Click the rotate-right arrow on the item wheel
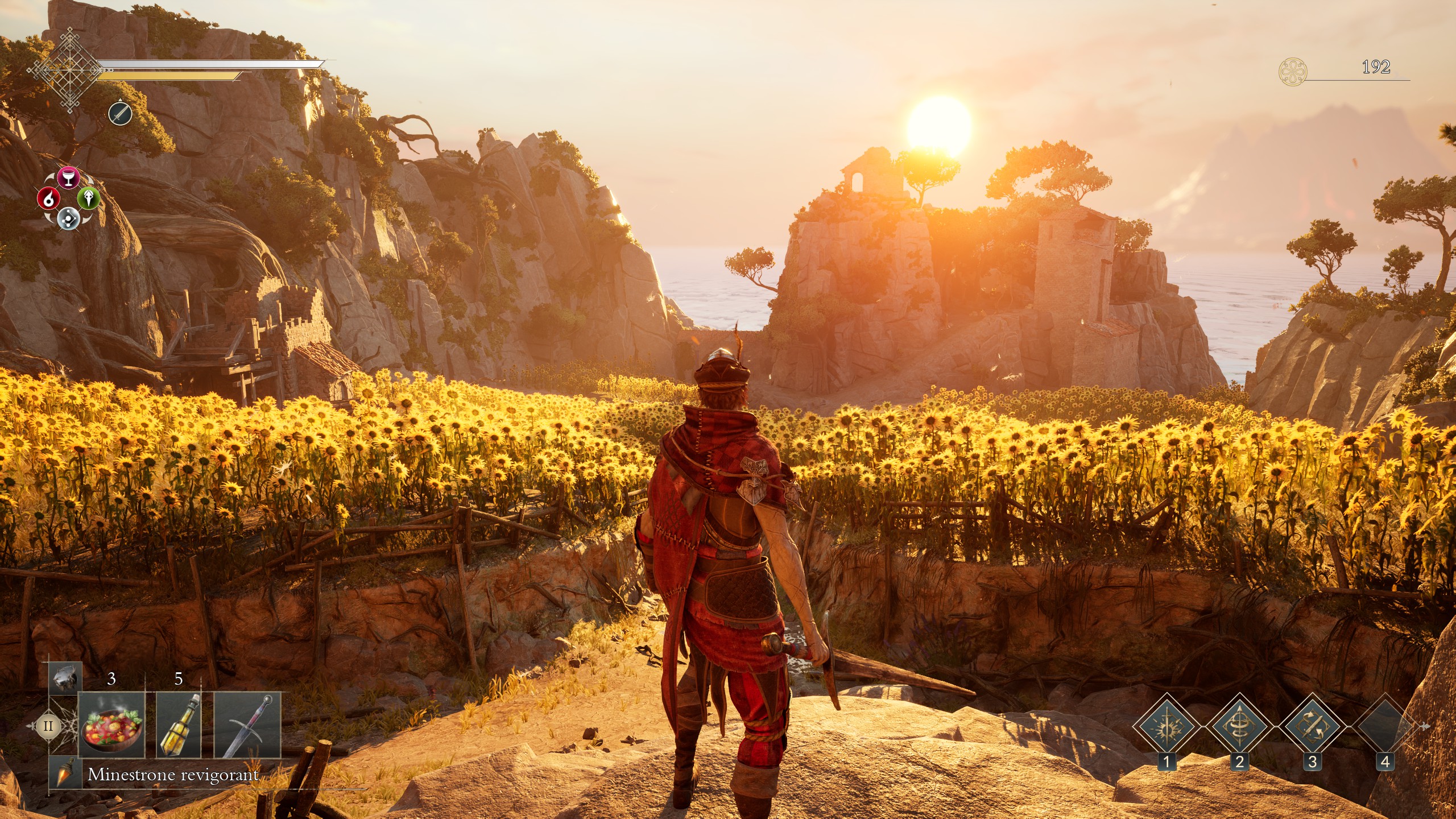 coord(89,177)
